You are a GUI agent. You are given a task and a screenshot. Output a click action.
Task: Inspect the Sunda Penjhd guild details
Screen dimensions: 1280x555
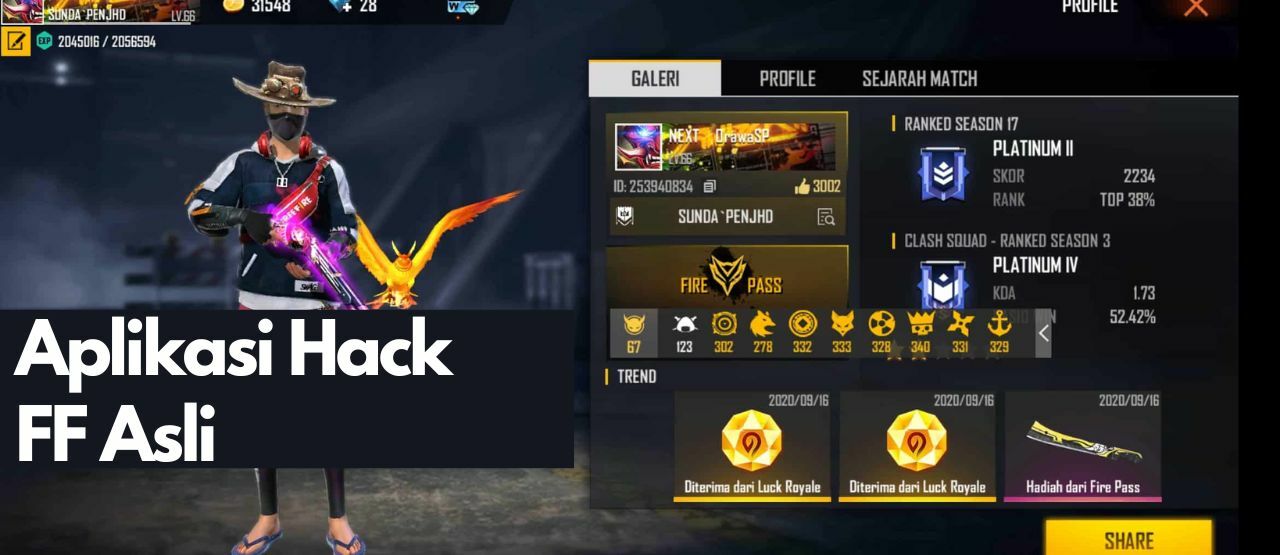pos(826,217)
